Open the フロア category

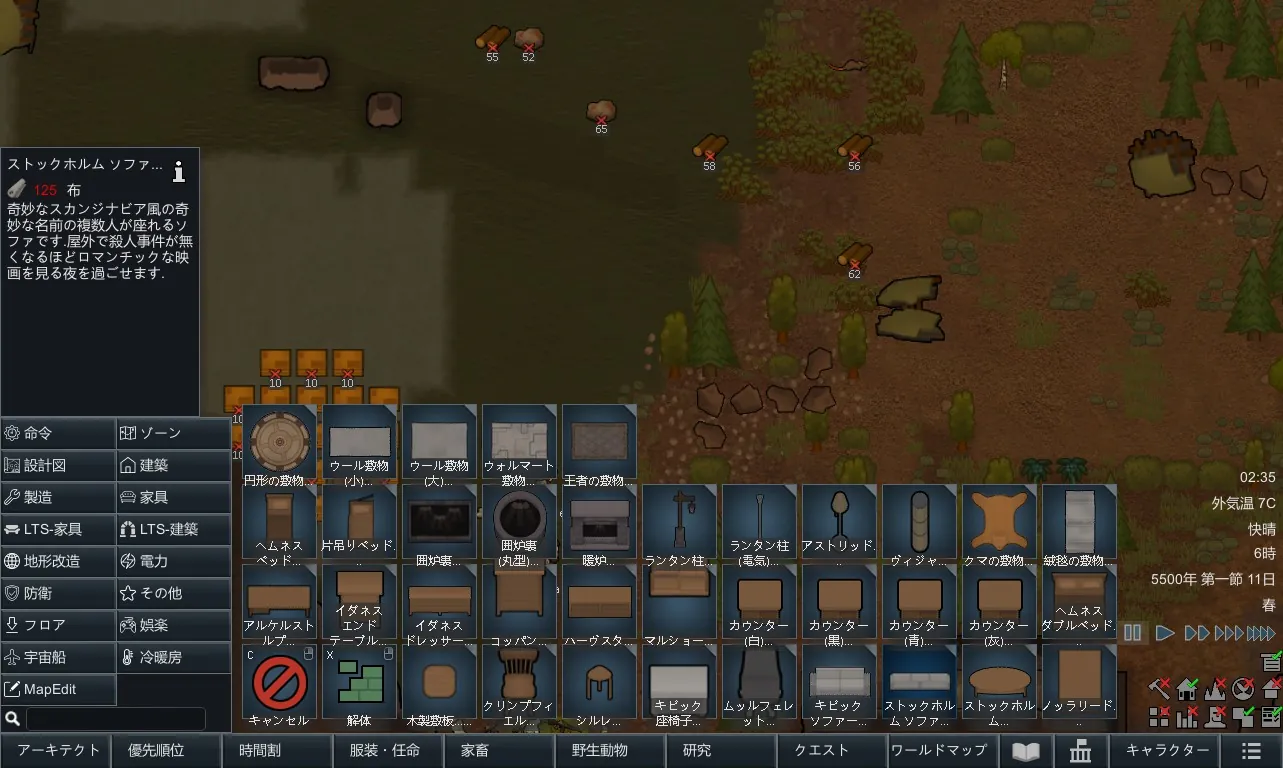[x=58, y=625]
